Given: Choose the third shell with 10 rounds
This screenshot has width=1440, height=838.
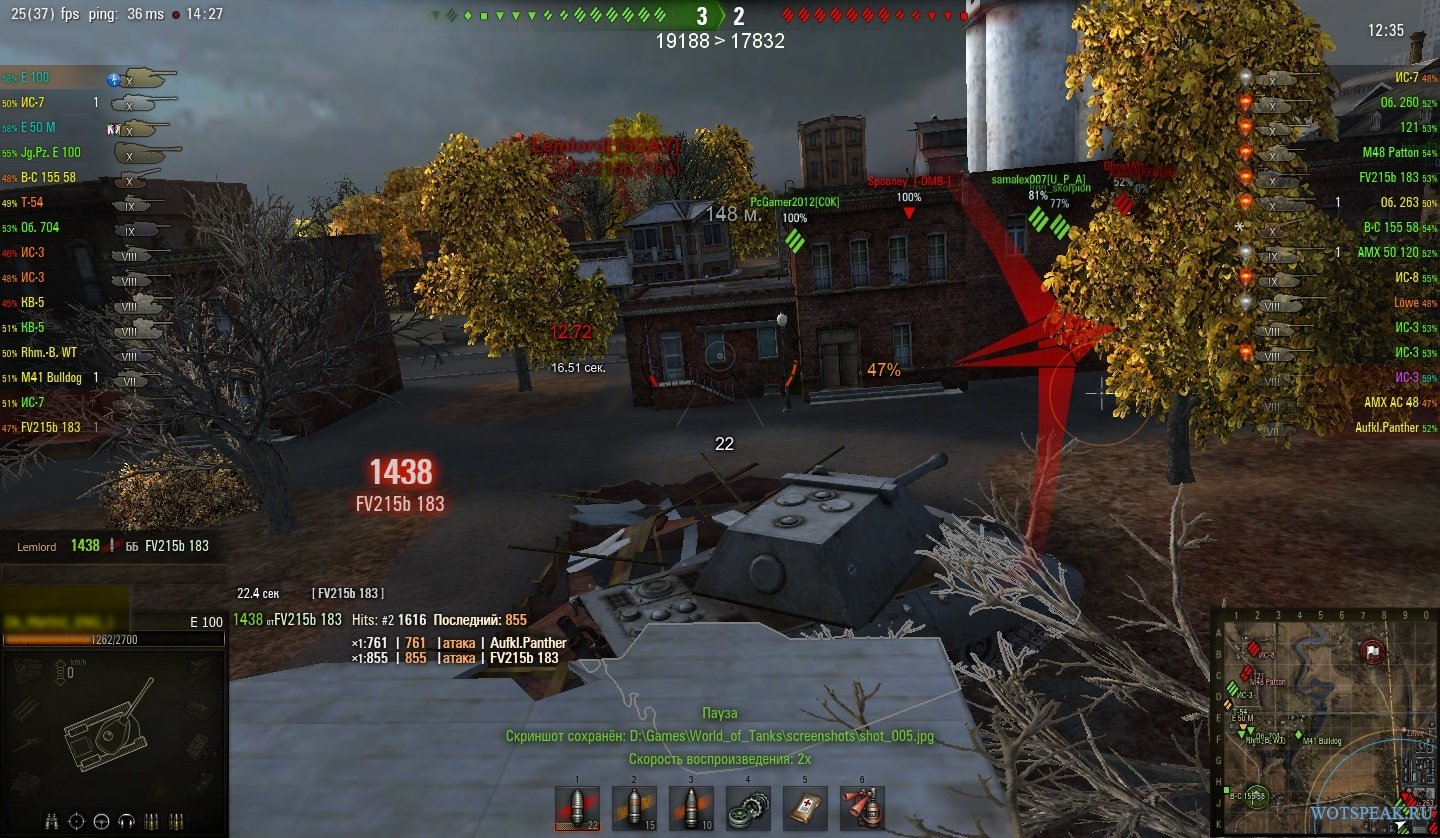Looking at the screenshot, I should coord(691,808).
